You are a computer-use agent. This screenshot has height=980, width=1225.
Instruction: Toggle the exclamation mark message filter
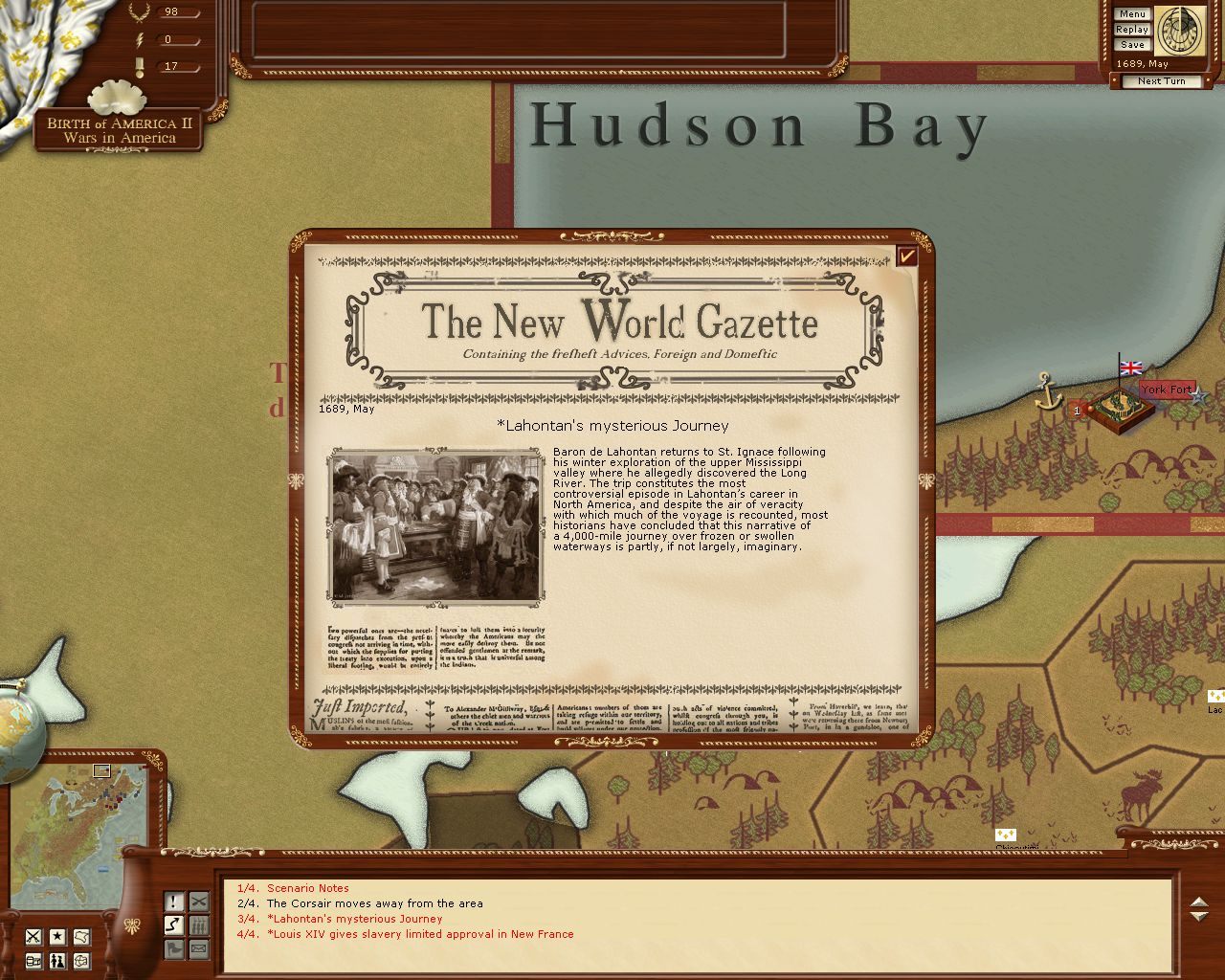click(x=173, y=902)
